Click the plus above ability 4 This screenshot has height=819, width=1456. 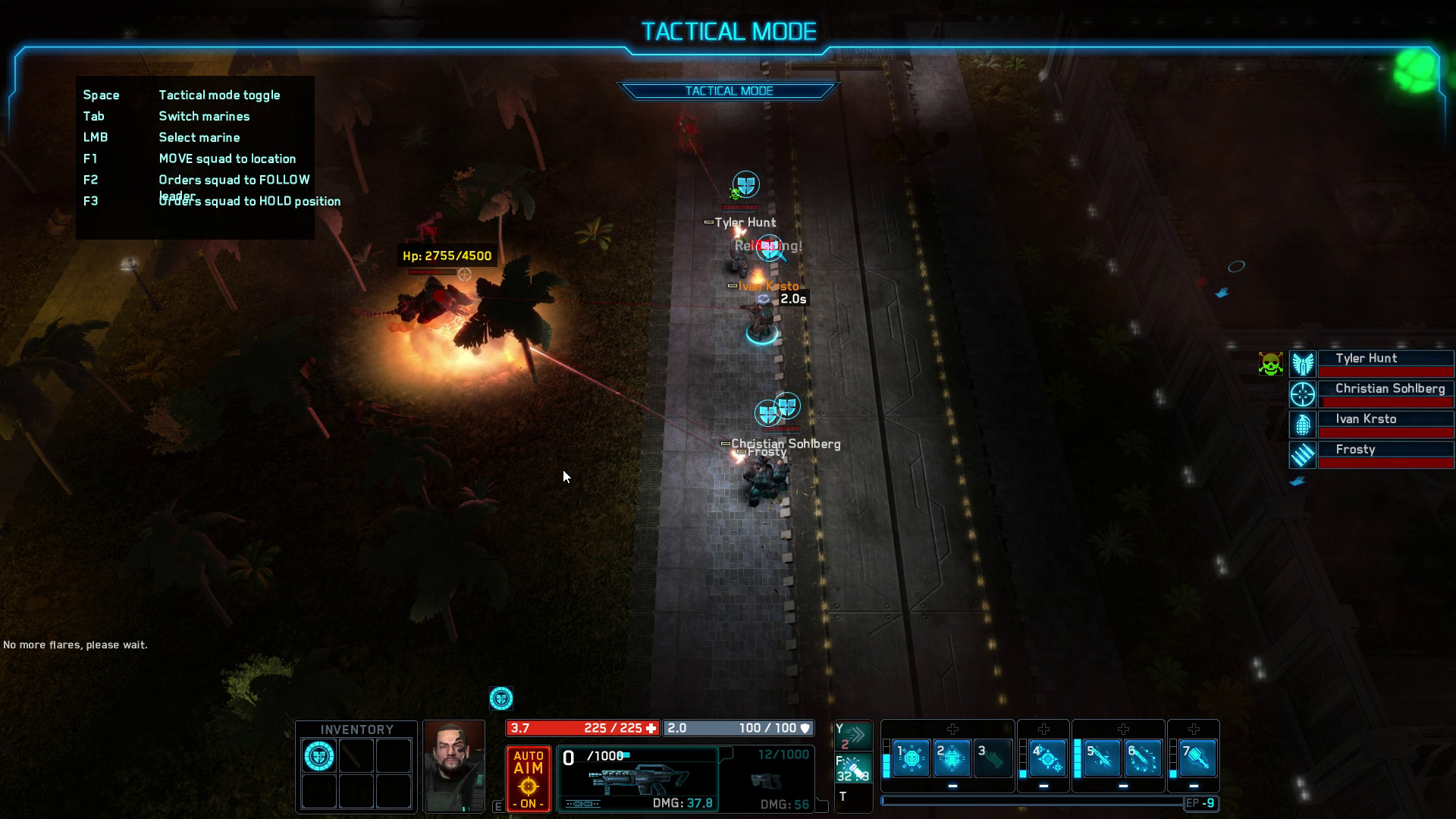coord(1043,730)
